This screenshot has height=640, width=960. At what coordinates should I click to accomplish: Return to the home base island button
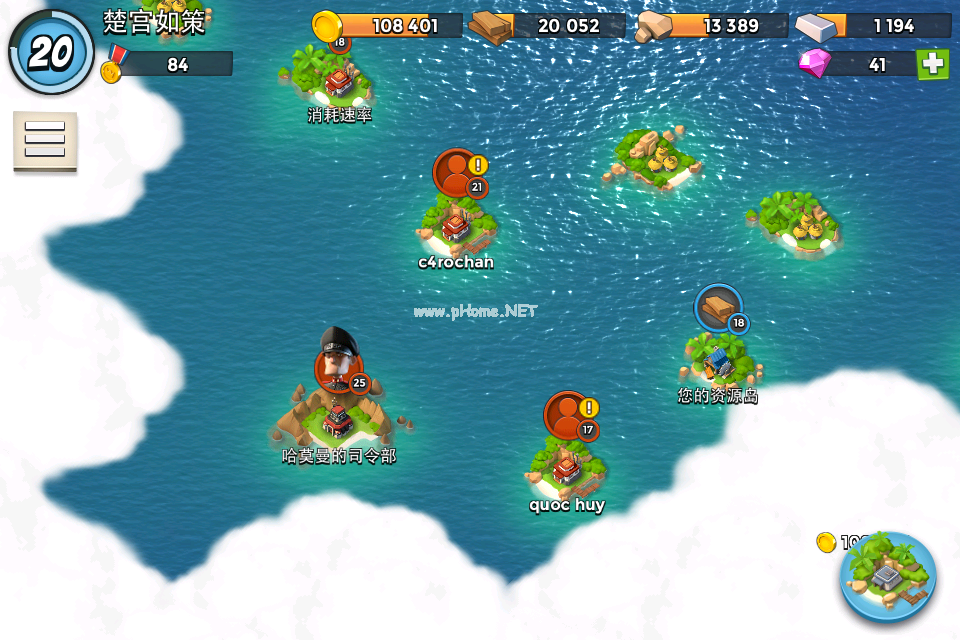pos(887,577)
